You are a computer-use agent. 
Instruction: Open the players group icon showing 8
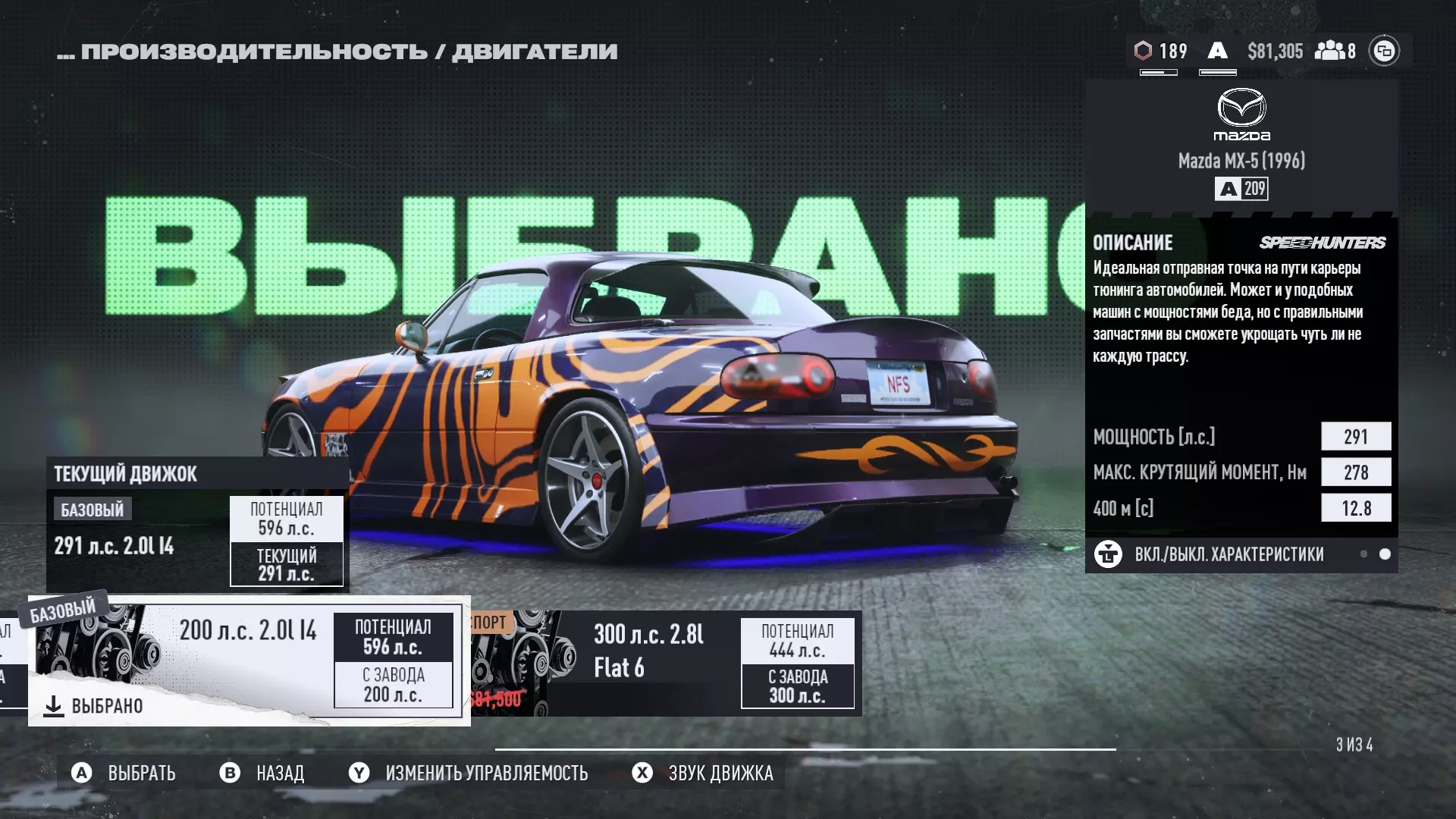pyautogui.click(x=1335, y=51)
